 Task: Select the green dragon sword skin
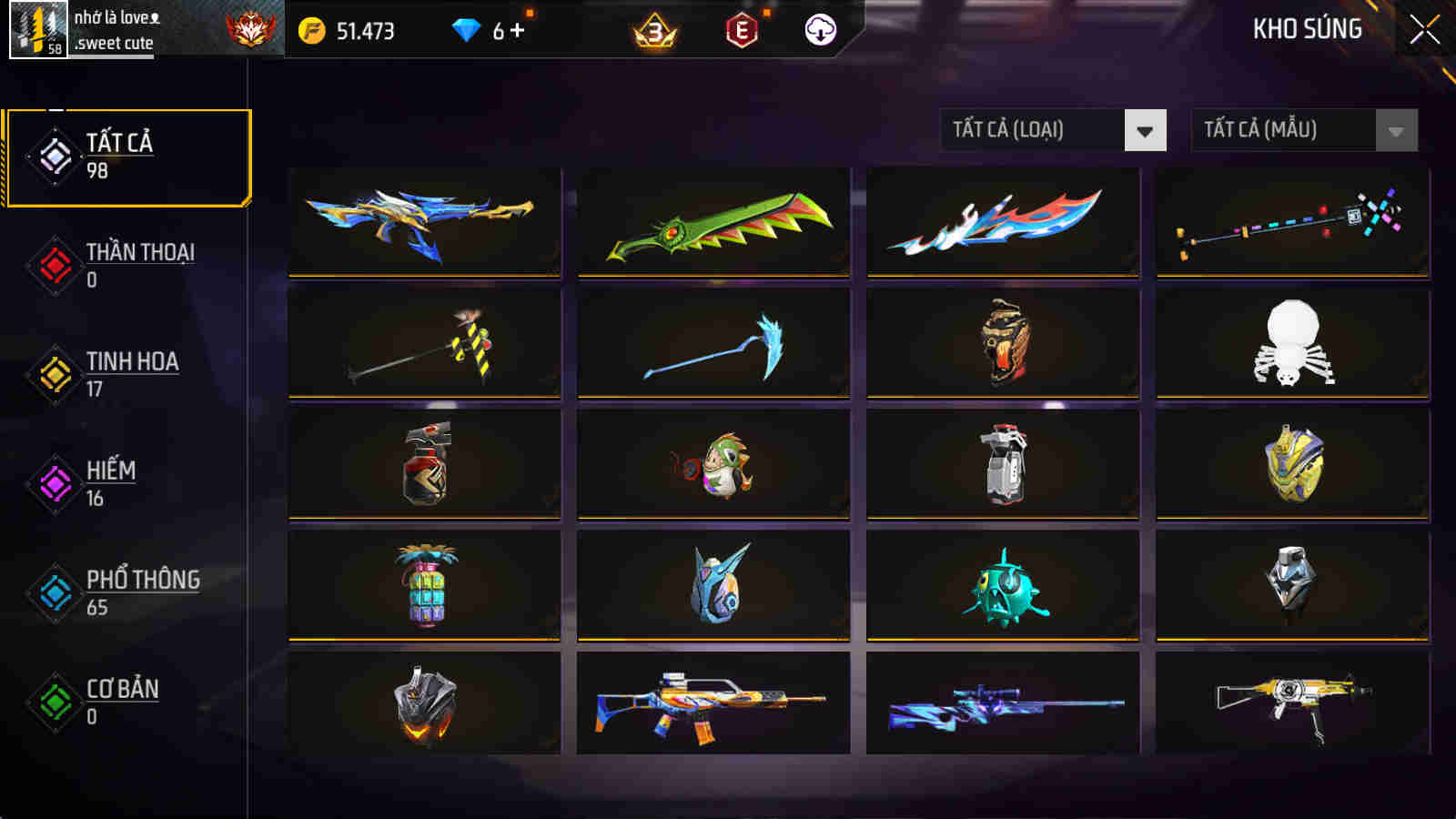click(716, 221)
